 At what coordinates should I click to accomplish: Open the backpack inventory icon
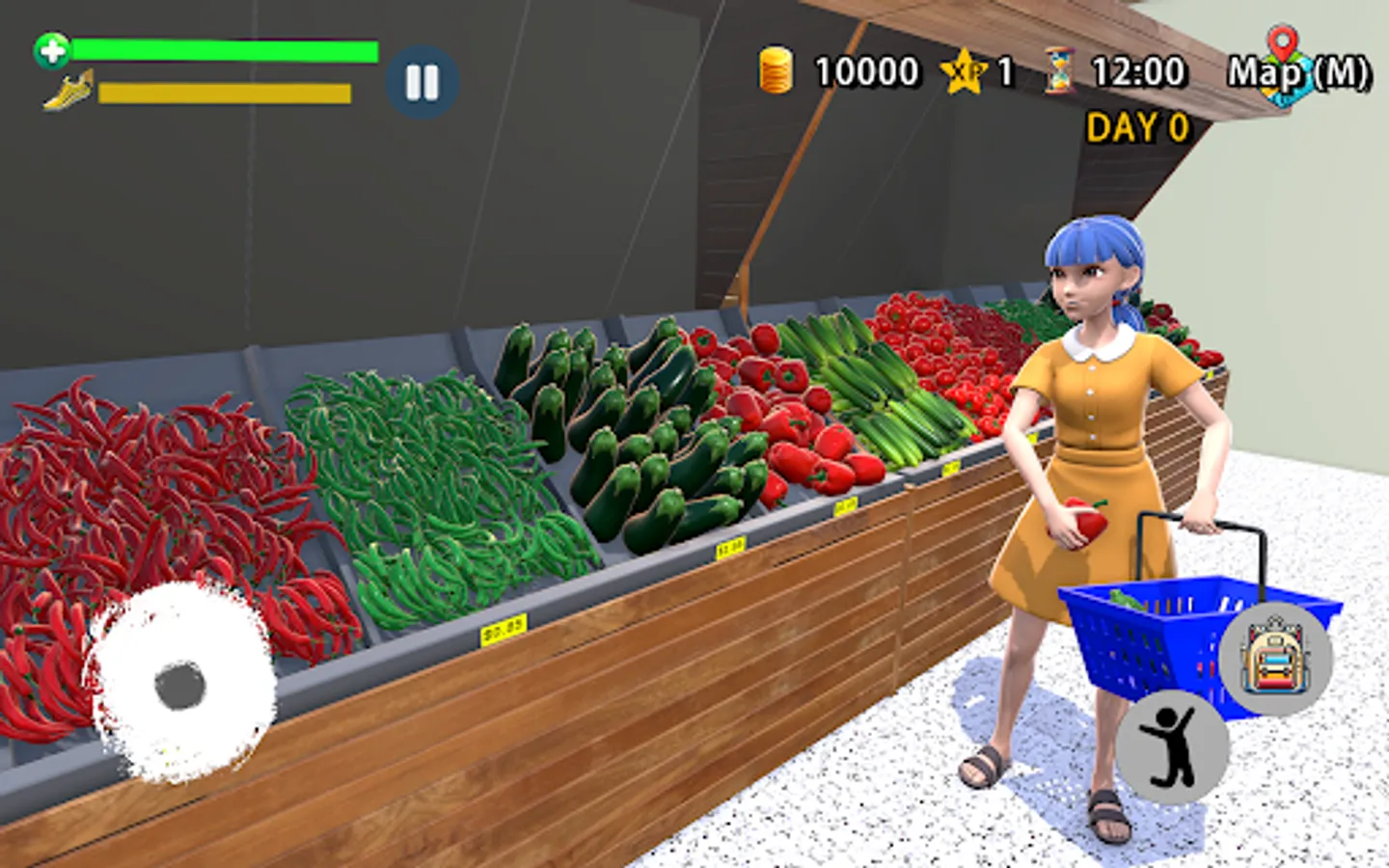(x=1275, y=659)
